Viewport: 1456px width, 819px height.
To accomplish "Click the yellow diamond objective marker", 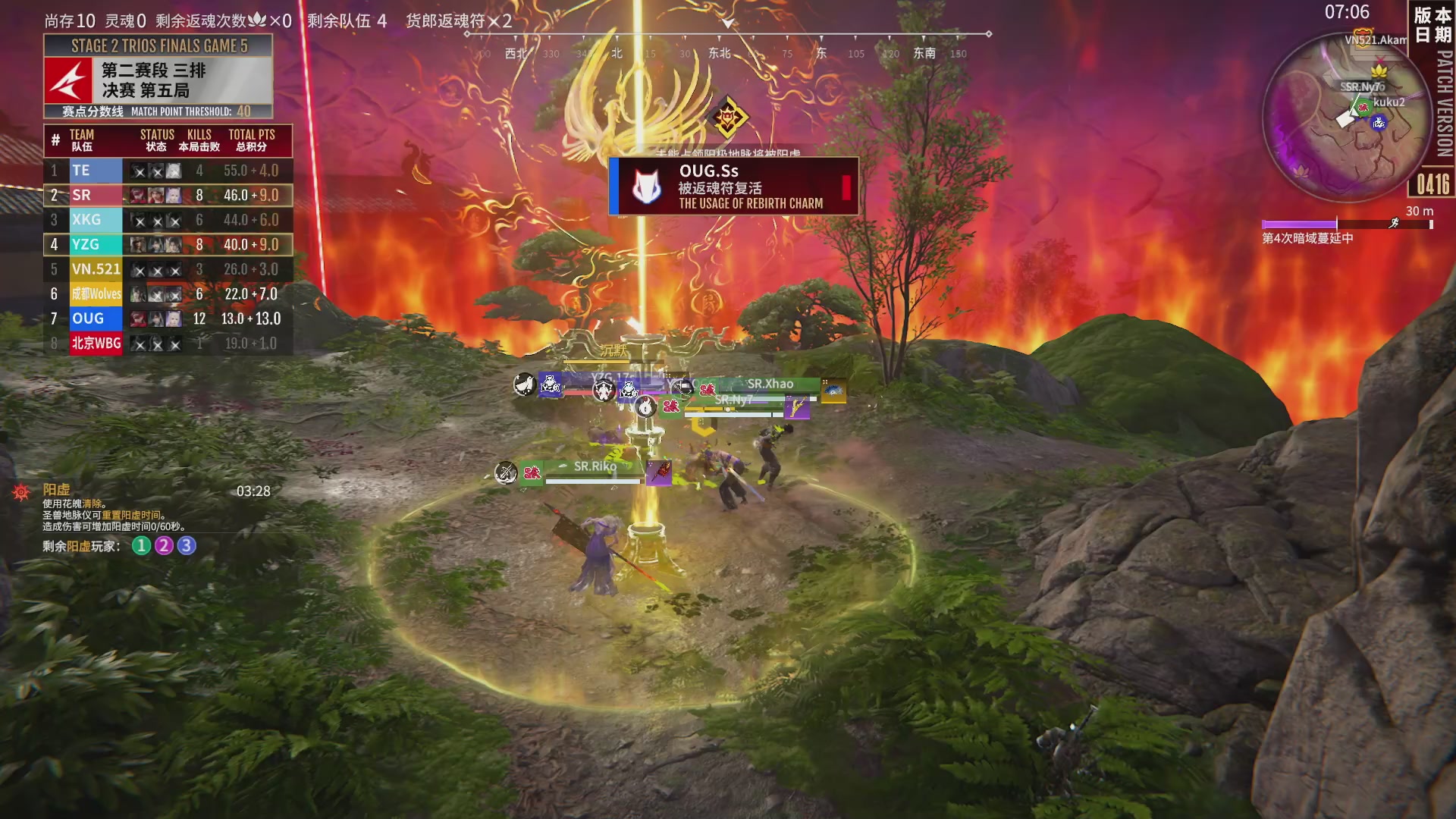I will 728,118.
